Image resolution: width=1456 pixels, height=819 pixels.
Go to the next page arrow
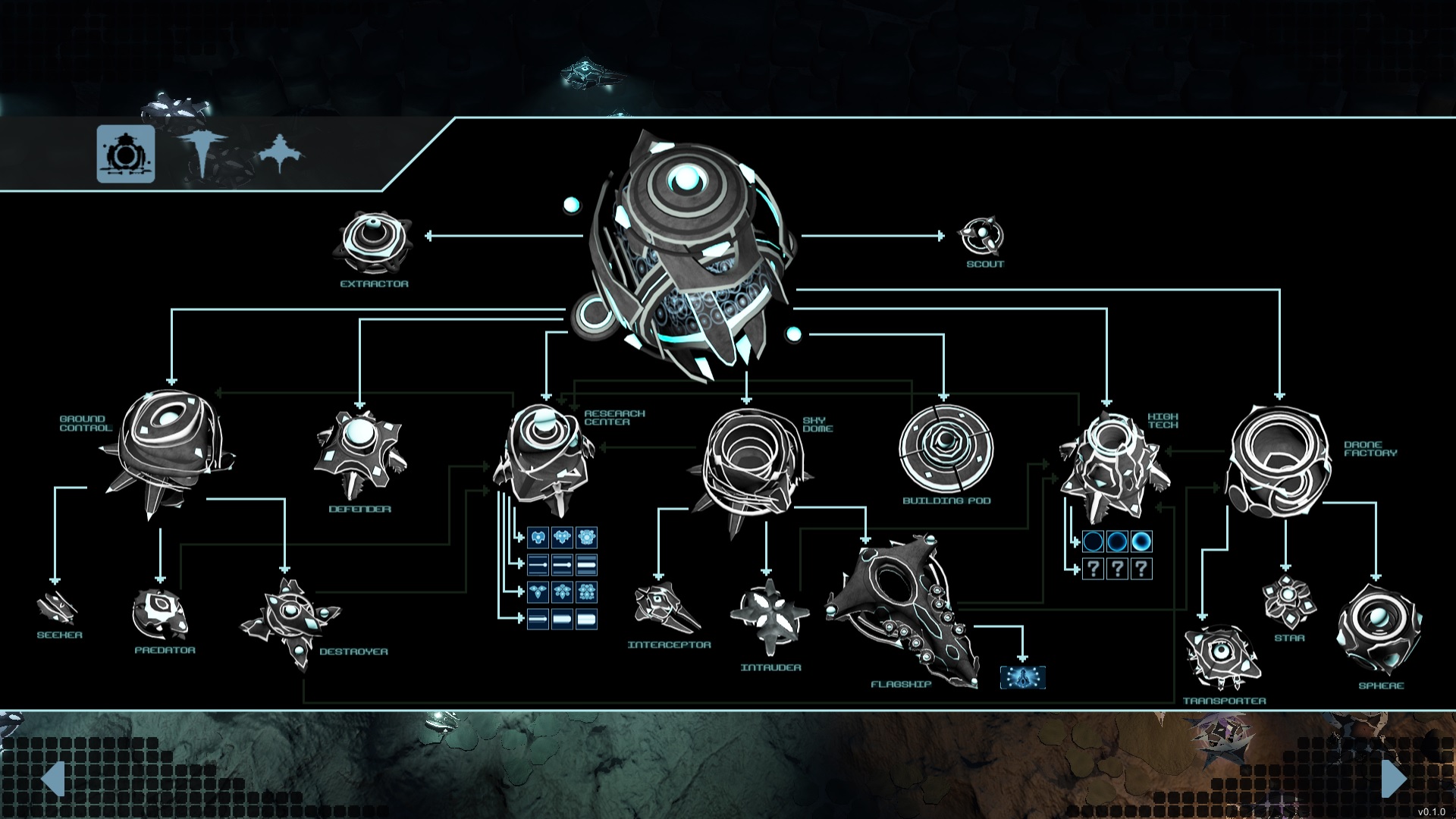click(1394, 779)
